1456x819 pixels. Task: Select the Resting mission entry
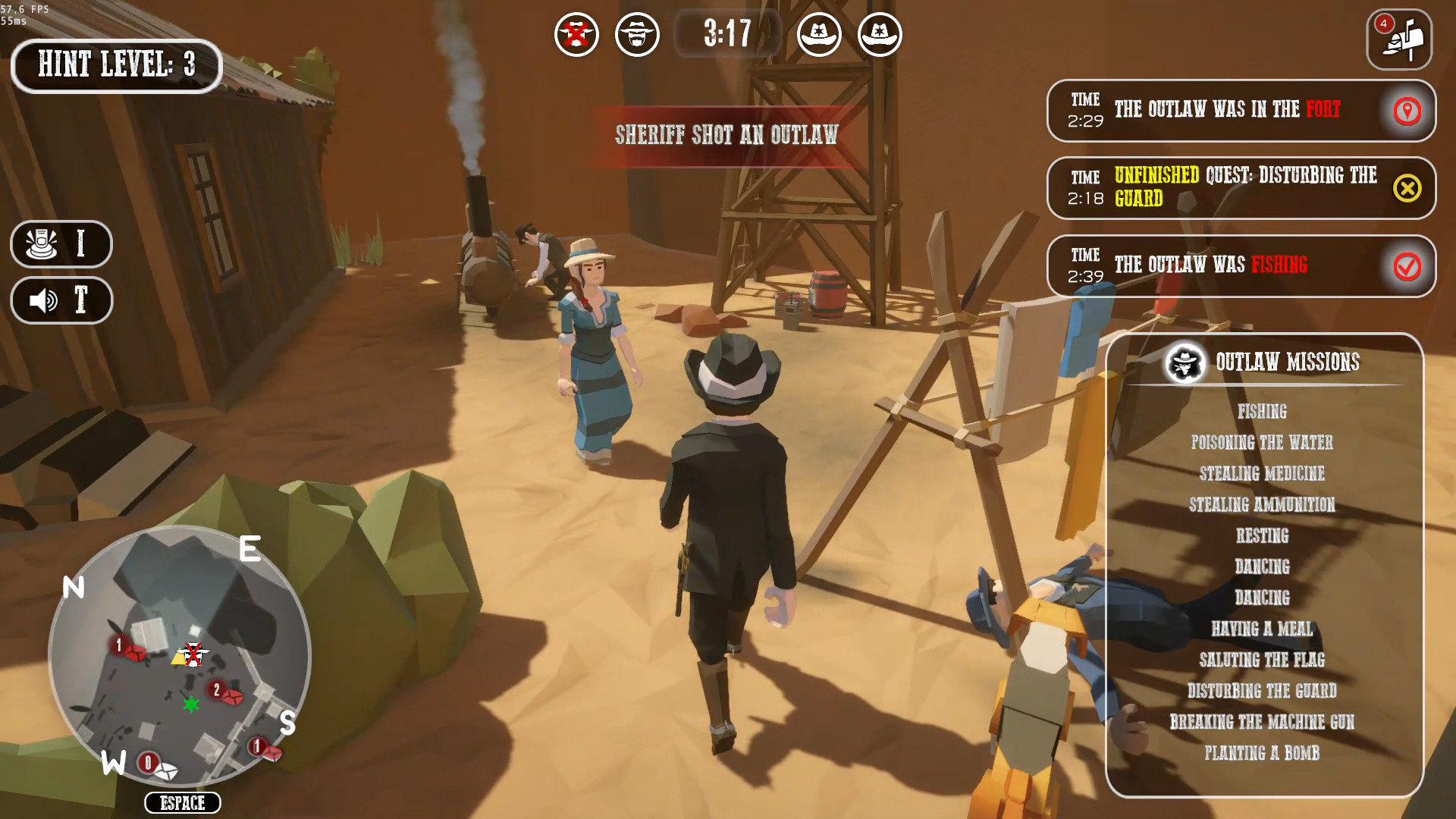tap(1262, 535)
